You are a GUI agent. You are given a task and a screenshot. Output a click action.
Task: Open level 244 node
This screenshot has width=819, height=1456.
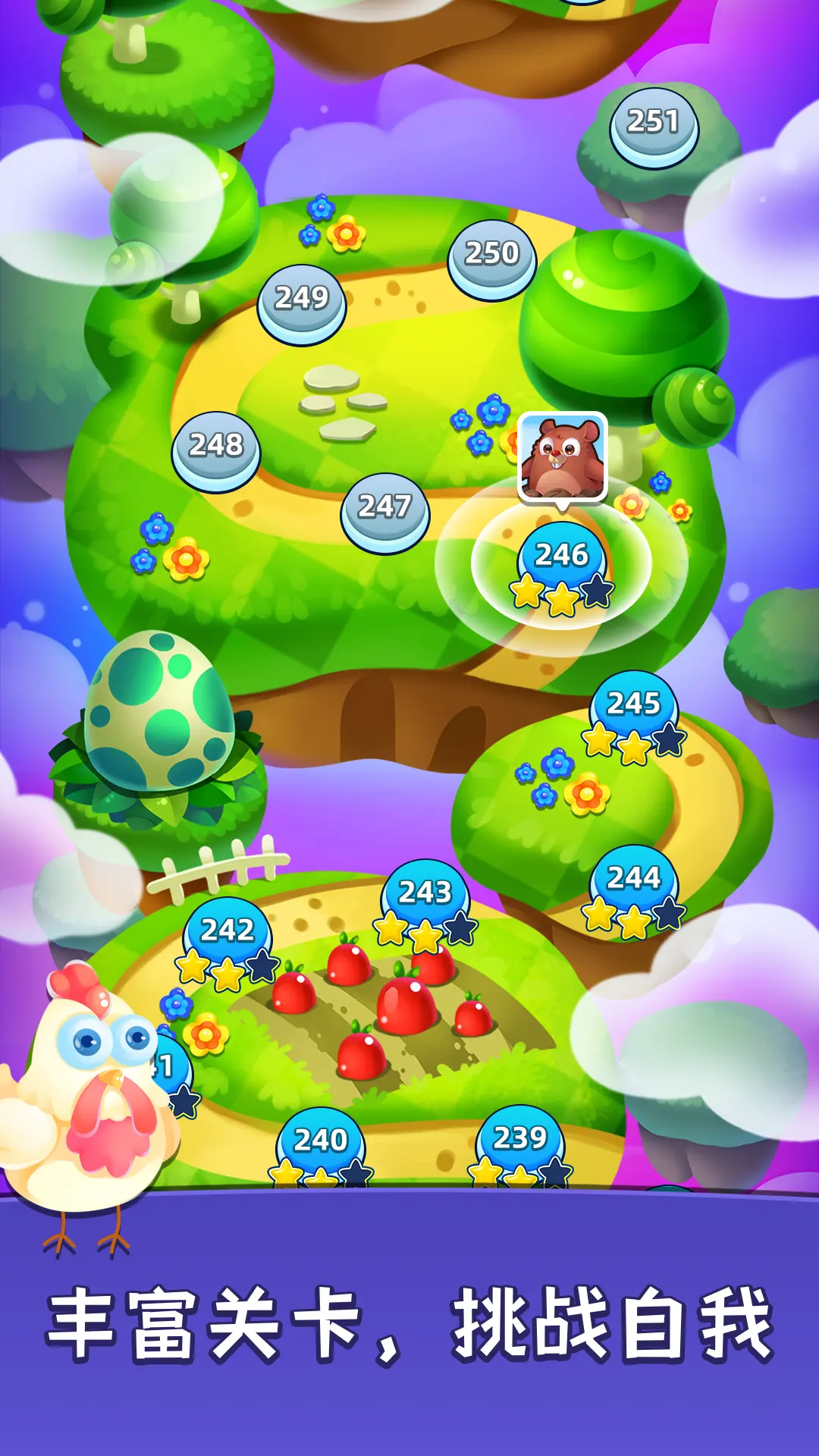(x=634, y=881)
